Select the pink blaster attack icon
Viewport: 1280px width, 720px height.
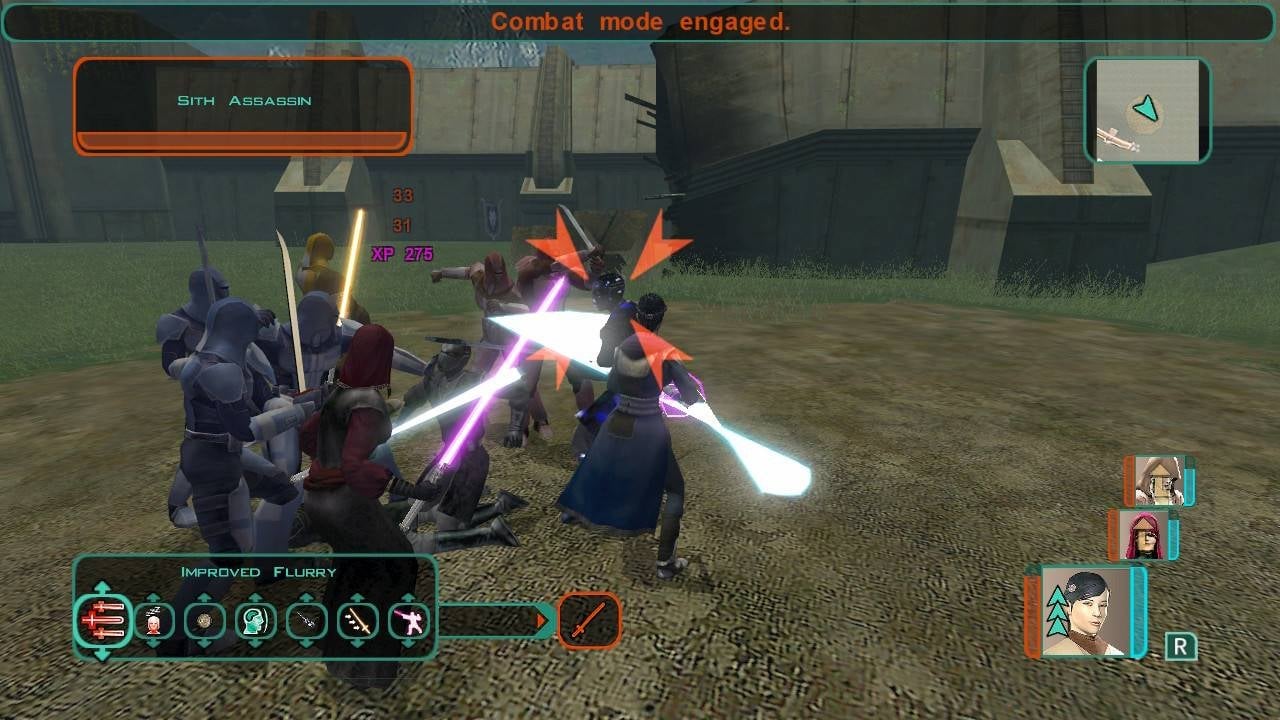pyautogui.click(x=408, y=620)
